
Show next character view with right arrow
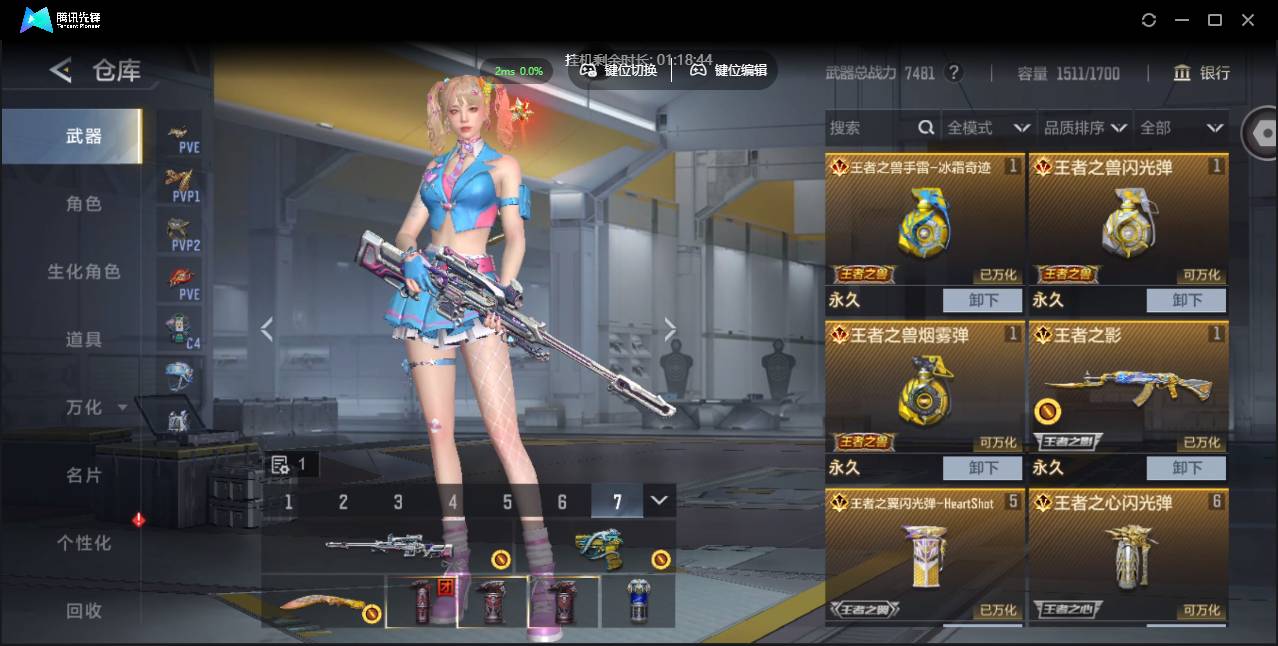click(x=670, y=329)
